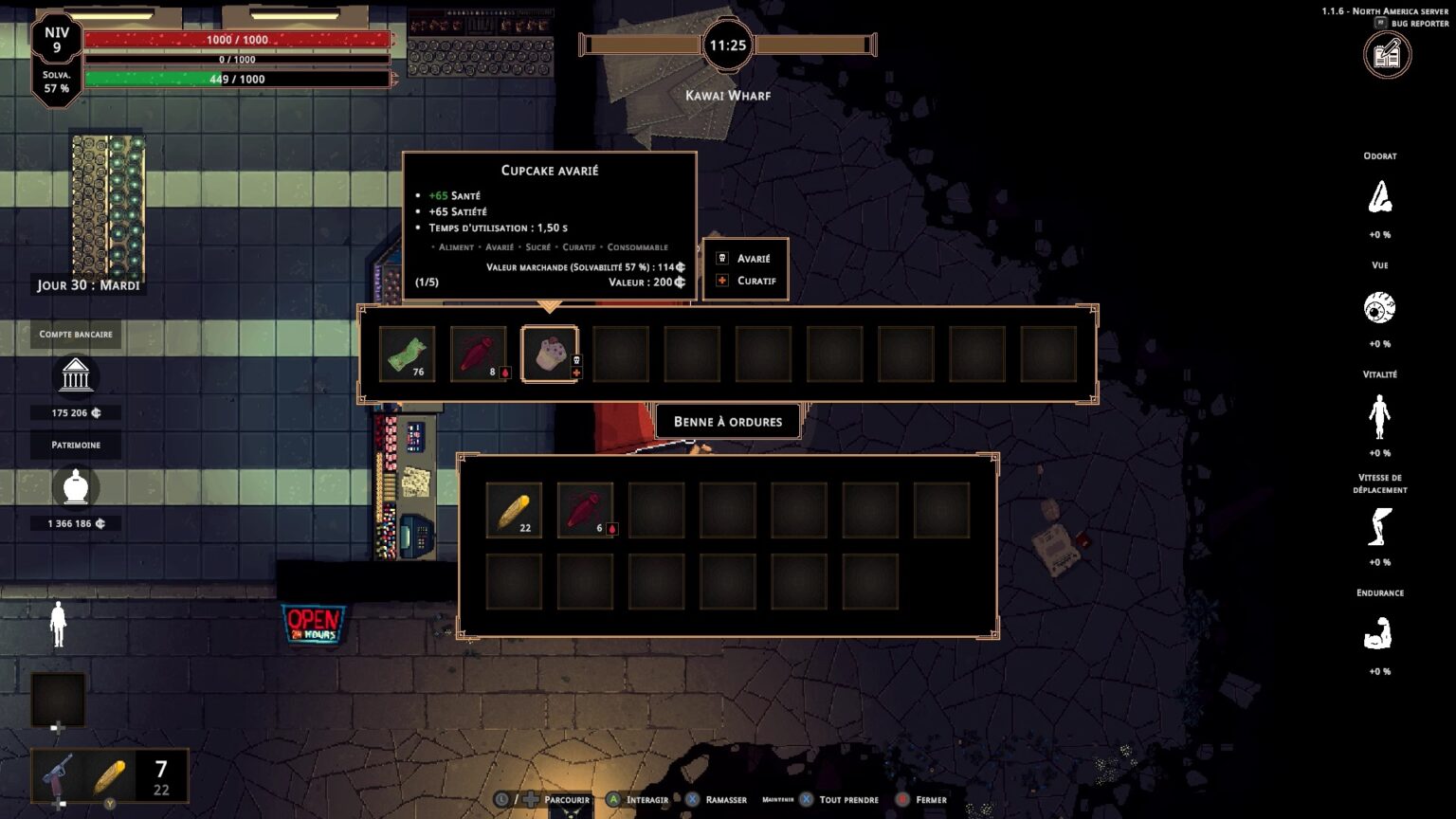Open the Patrimoine net worth icon
Image resolution: width=1456 pixels, height=819 pixels.
[76, 487]
